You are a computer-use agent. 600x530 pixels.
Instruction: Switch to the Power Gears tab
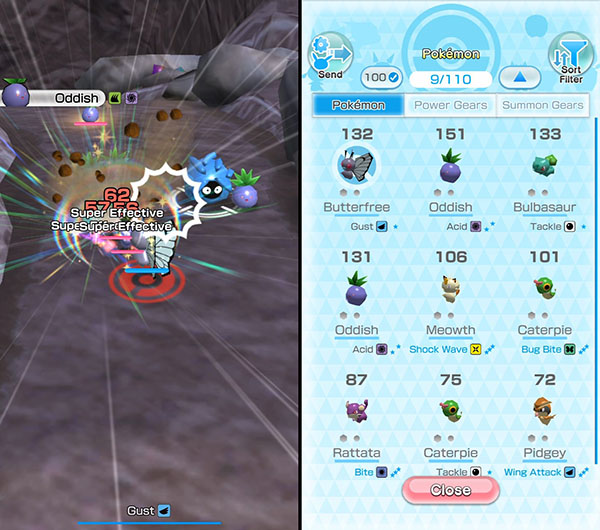click(450, 105)
